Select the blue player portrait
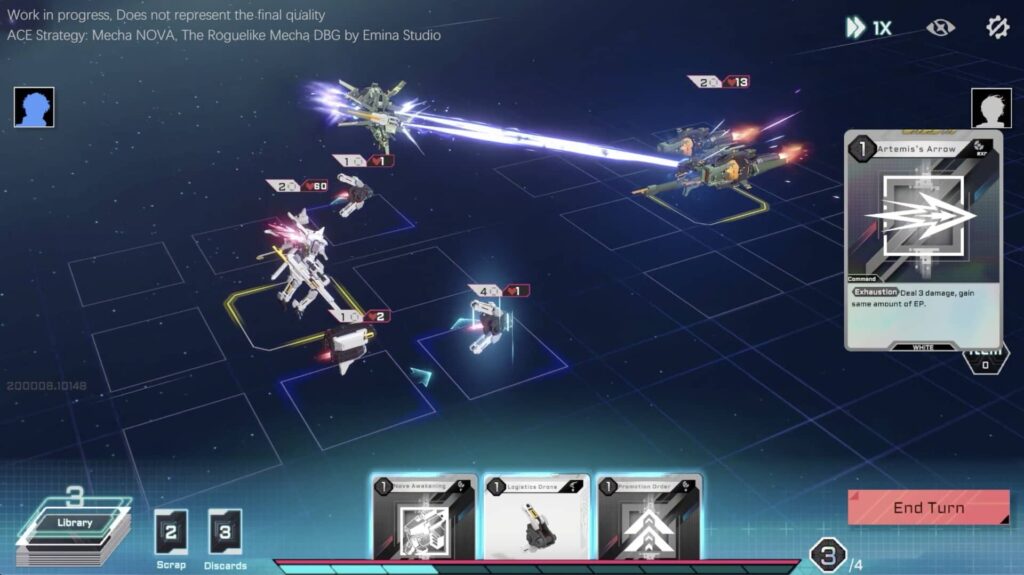This screenshot has width=1024, height=575. coord(34,107)
